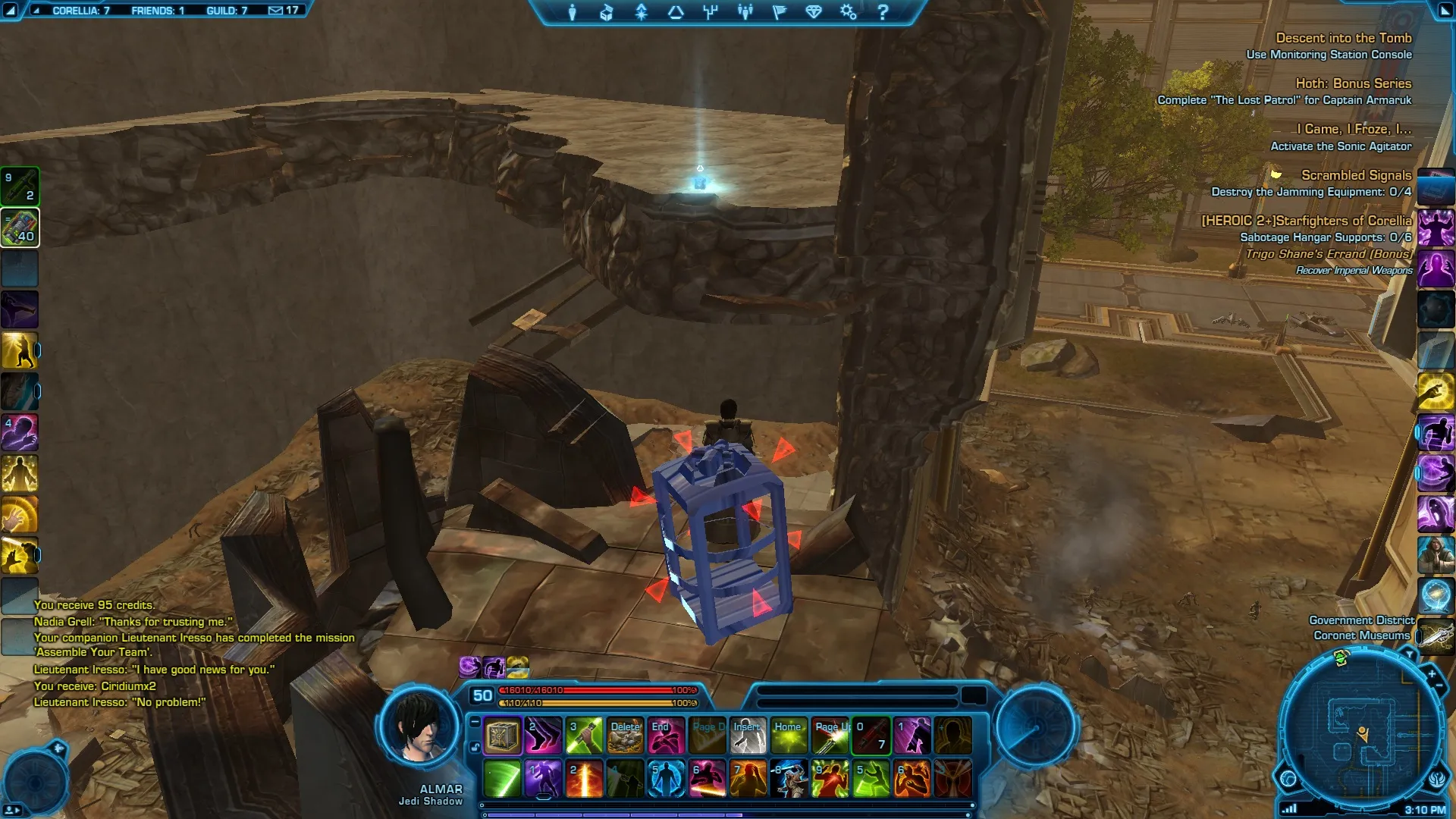Click the question mark help icon

click(883, 12)
